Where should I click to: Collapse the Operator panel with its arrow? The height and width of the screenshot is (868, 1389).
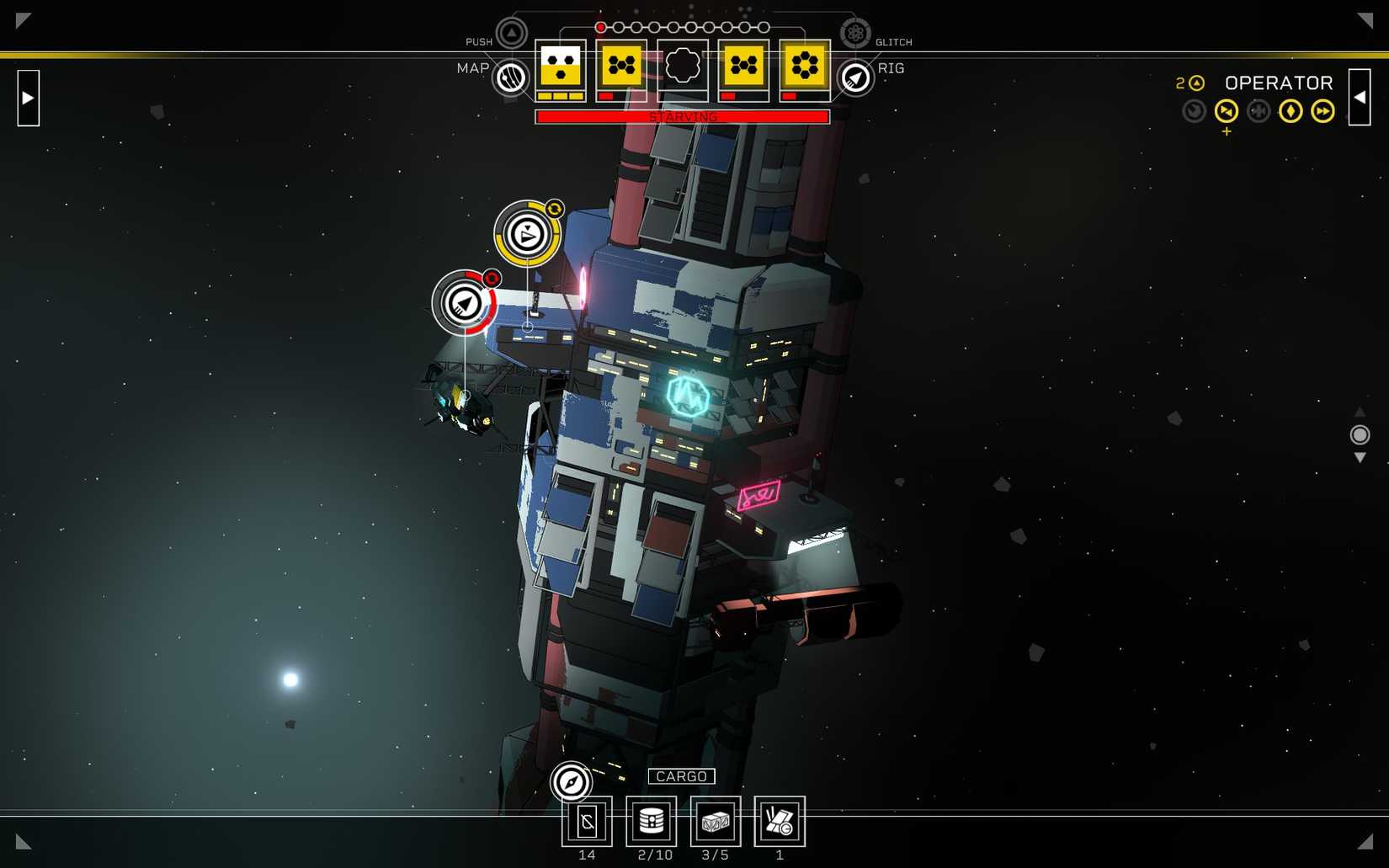pyautogui.click(x=1359, y=98)
